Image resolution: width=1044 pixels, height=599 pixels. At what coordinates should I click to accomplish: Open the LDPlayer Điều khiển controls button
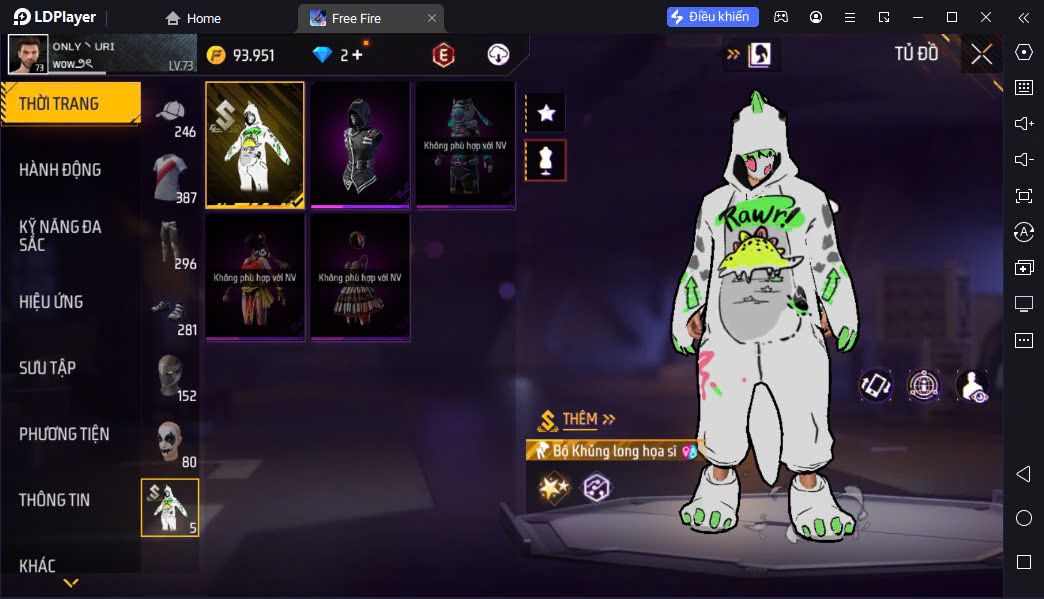point(713,17)
